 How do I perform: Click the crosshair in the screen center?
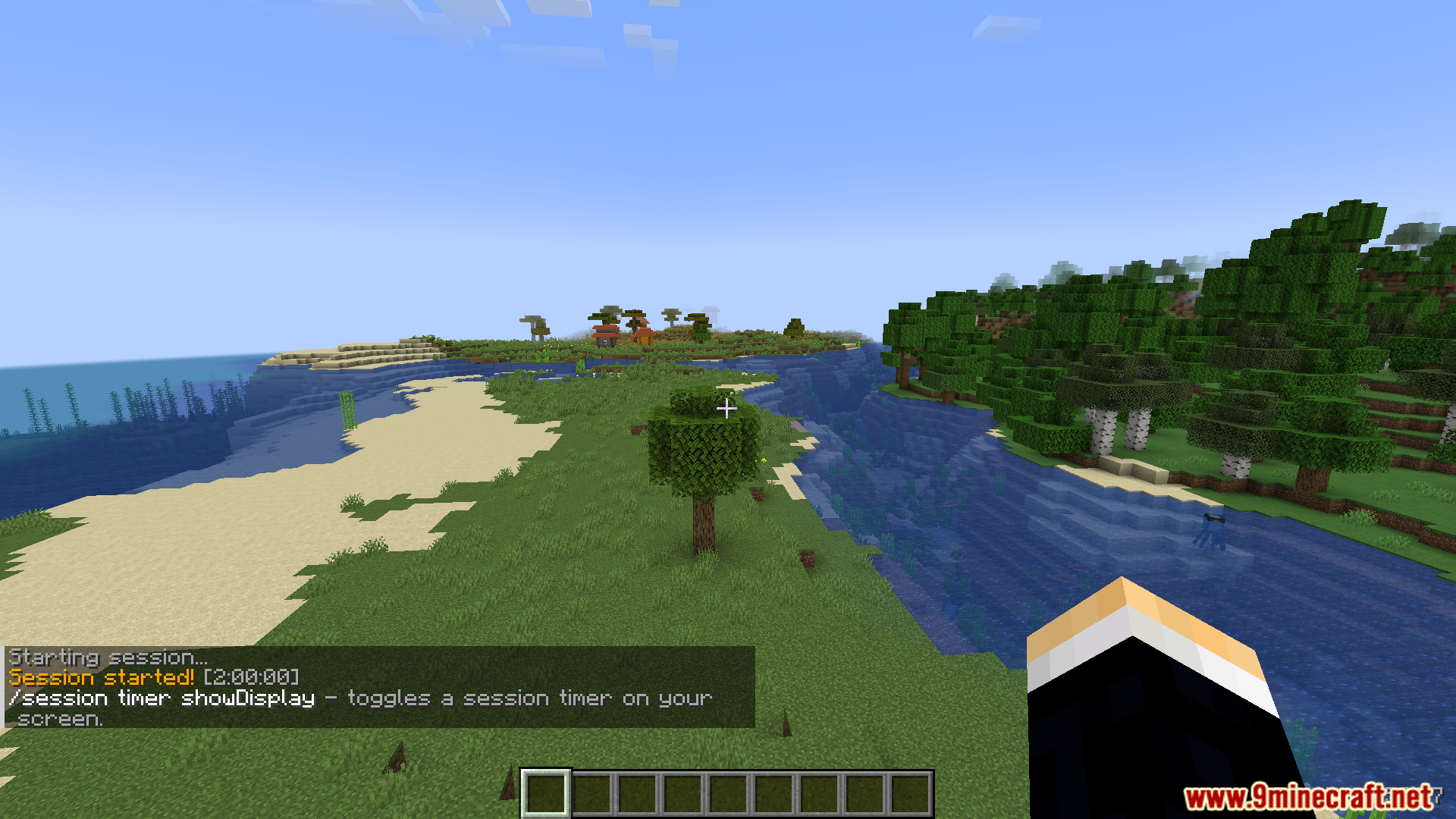(x=726, y=409)
